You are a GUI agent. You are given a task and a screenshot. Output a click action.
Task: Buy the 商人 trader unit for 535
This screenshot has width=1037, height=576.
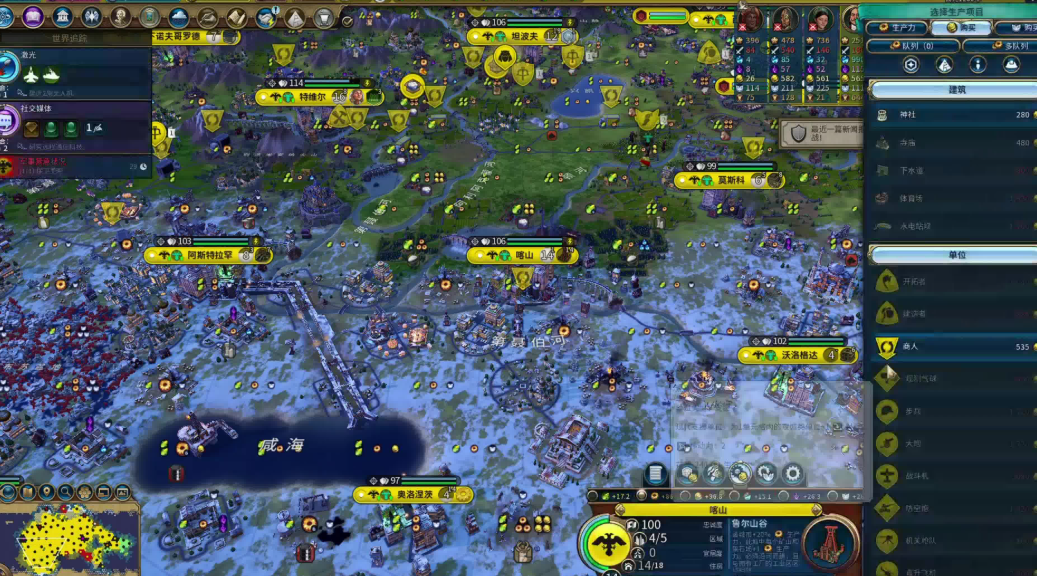[x=950, y=347]
